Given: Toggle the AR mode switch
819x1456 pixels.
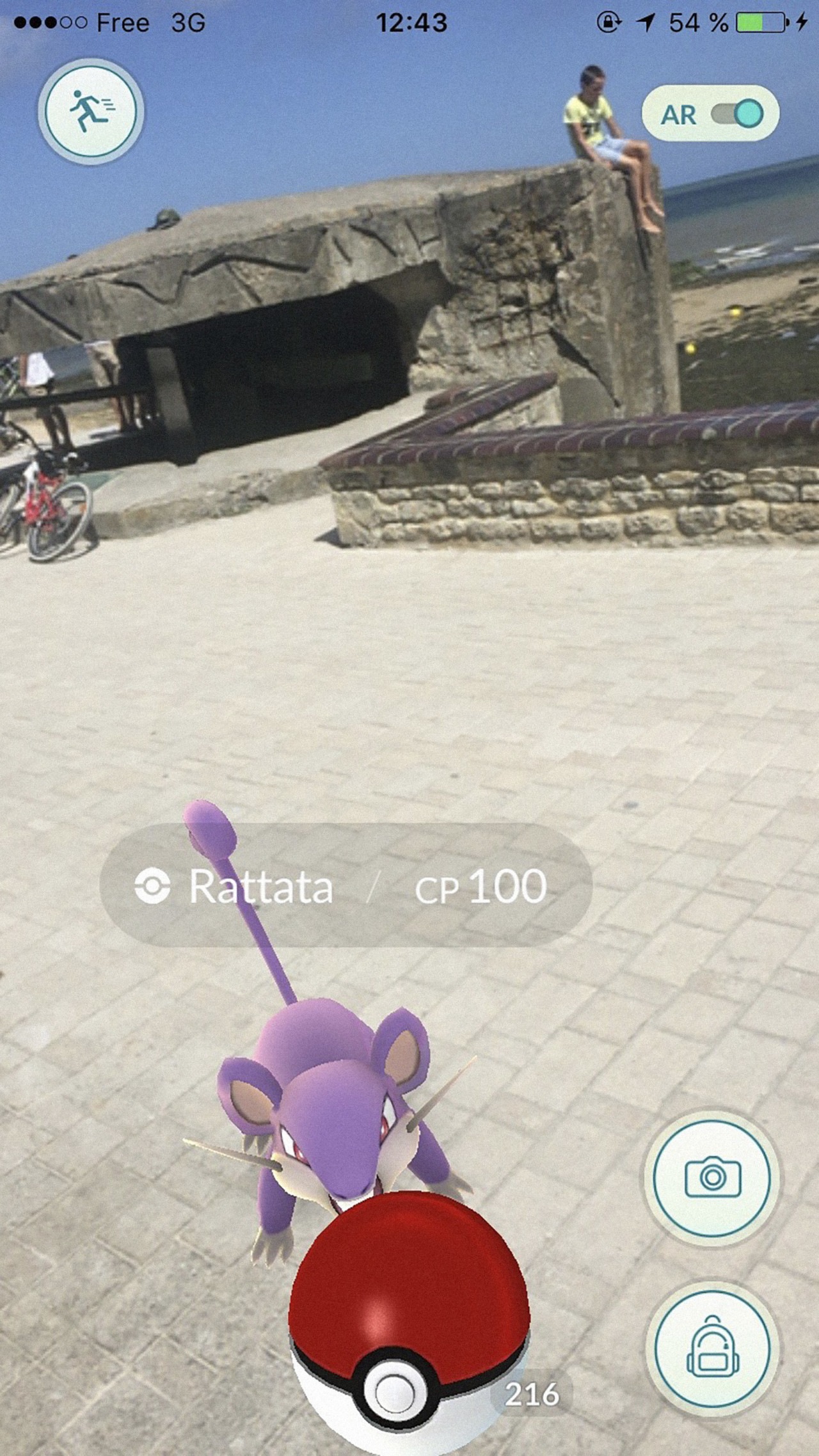Looking at the screenshot, I should [x=736, y=115].
